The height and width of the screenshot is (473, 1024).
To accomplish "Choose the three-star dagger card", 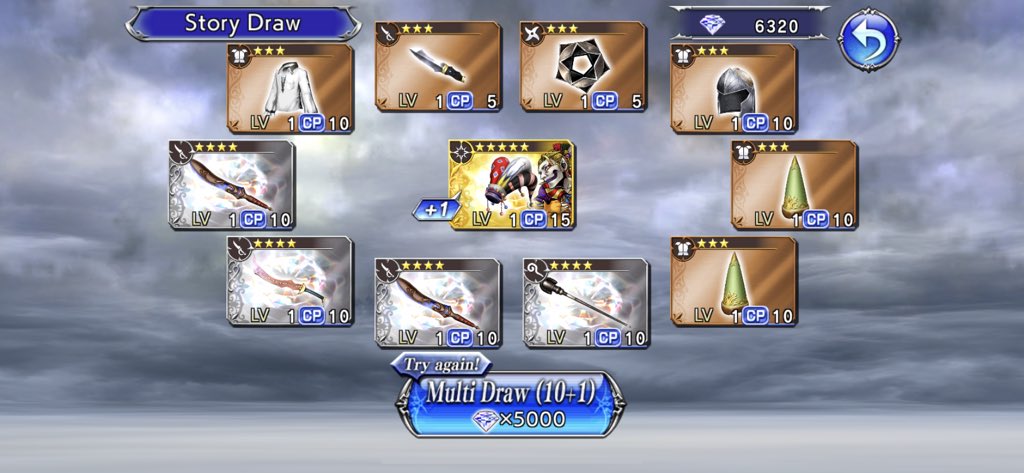I will tap(438, 66).
